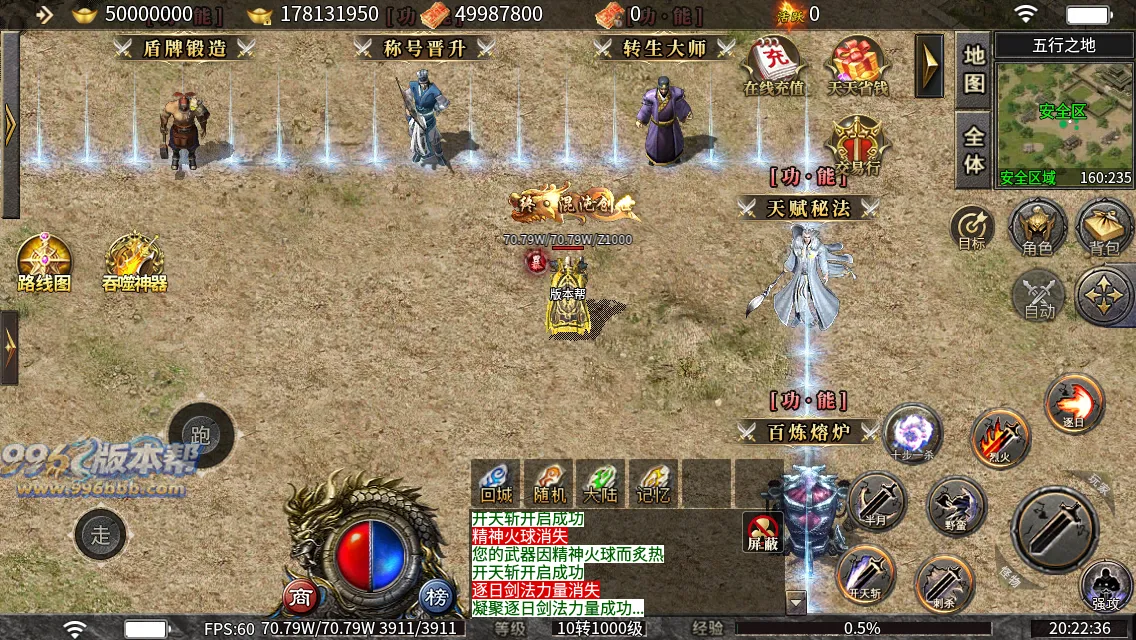Use the 回城 return-to-town item
The height and width of the screenshot is (640, 1136).
[x=496, y=482]
